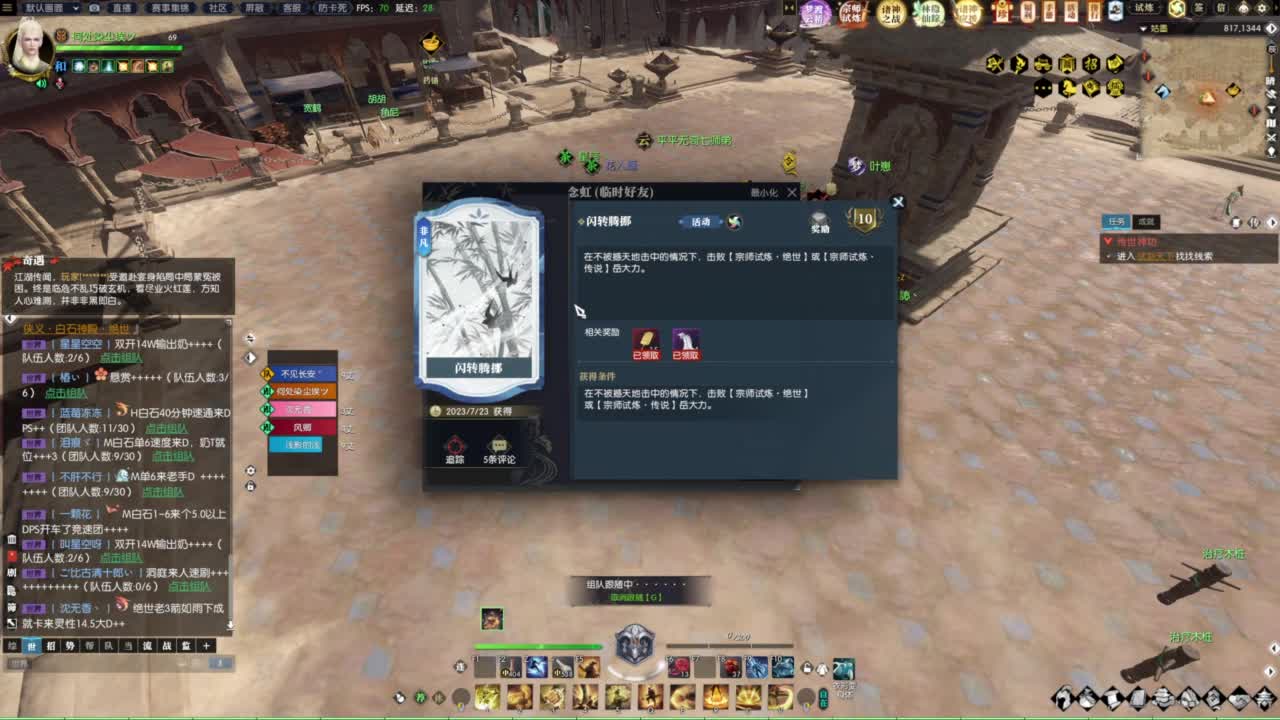The width and height of the screenshot is (1280, 720).
Task: Select the F6 skill icon on the skill bar
Action: pos(677,668)
